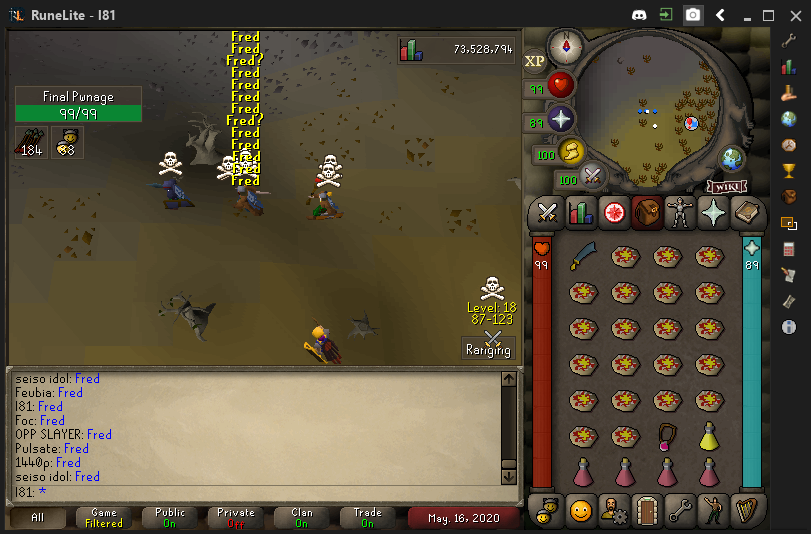This screenshot has width=811, height=534.
Task: Toggle the XP drops button
Action: point(535,61)
